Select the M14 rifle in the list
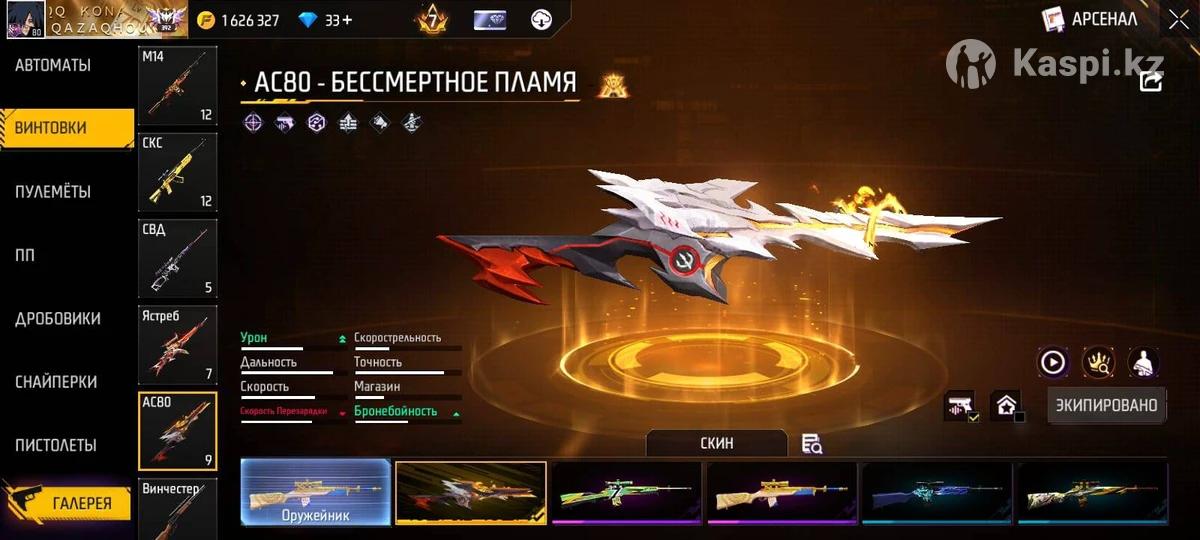Viewport: 1200px width, 540px height. [177, 85]
